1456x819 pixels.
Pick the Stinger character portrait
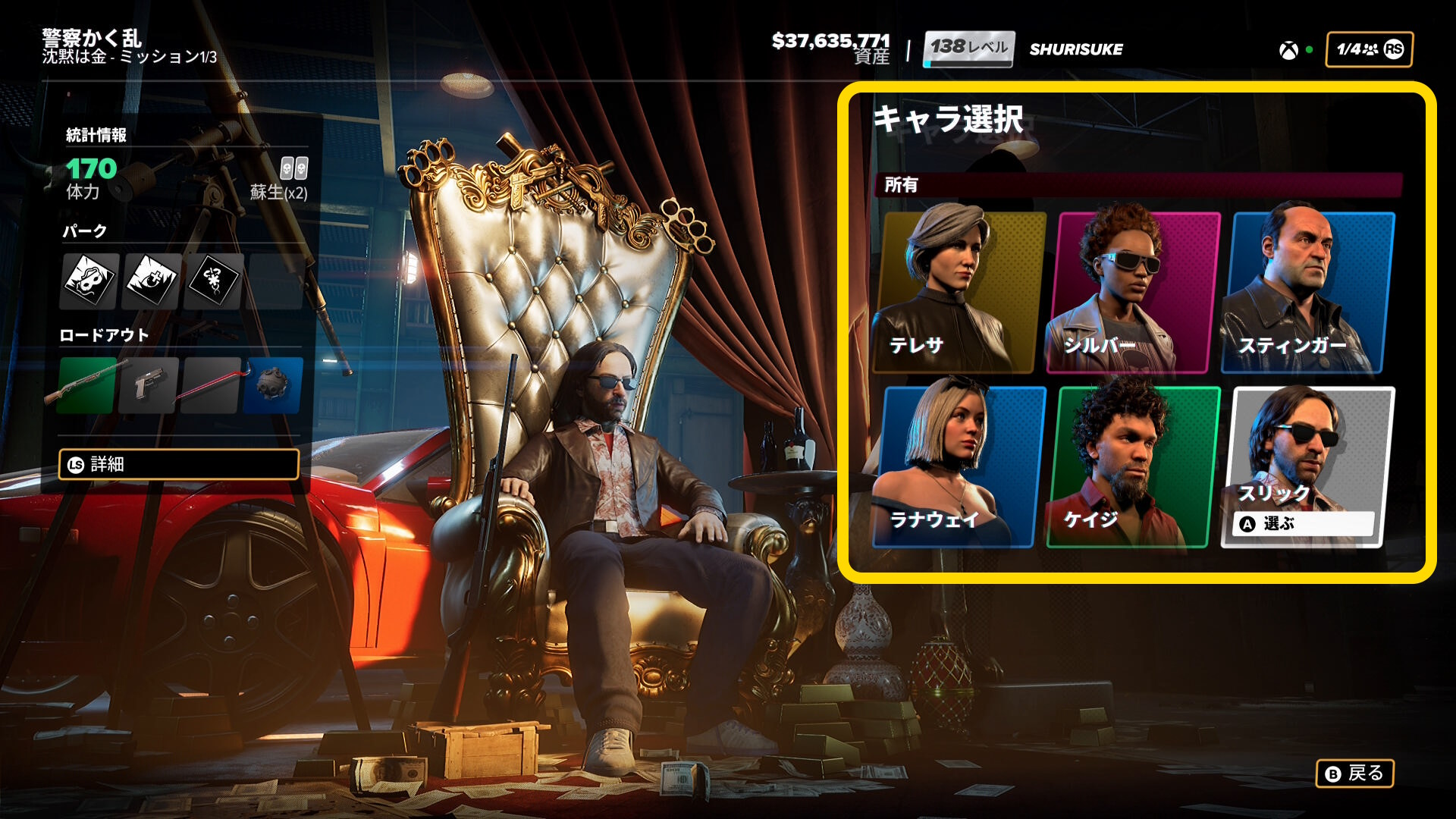pos(1308,293)
